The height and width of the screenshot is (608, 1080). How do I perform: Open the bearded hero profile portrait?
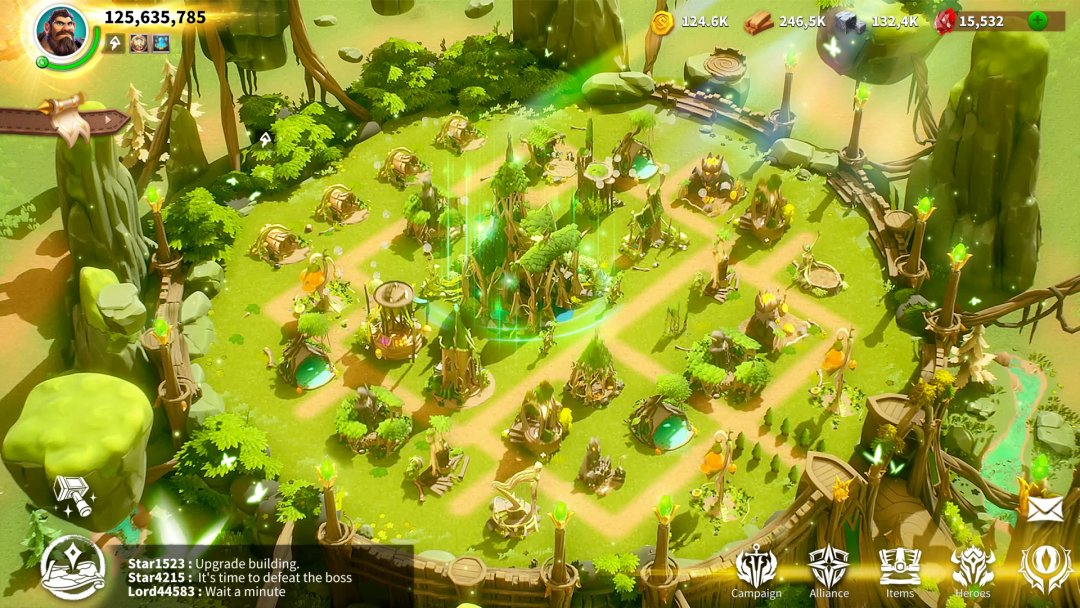(61, 31)
